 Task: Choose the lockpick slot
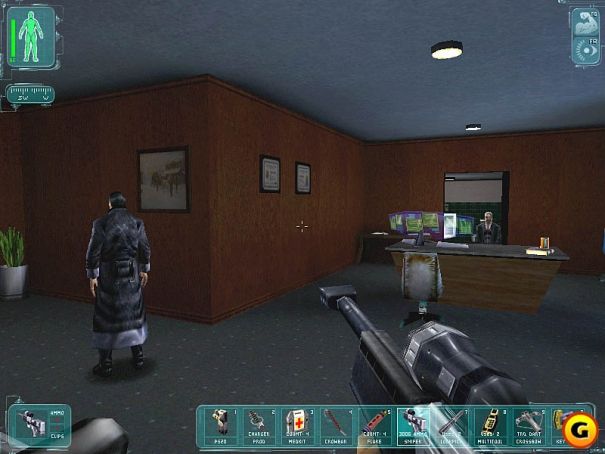[x=451, y=425]
